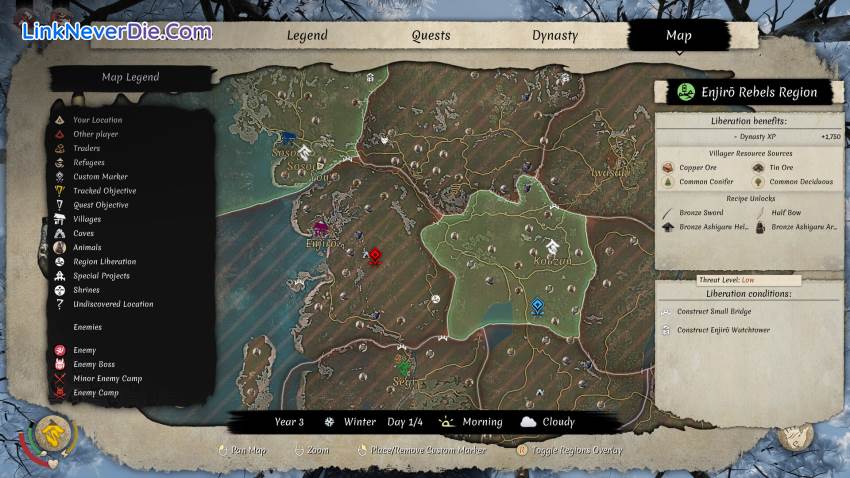This screenshot has height=478, width=850.
Task: Click the Tracked Objective legend entry
Action: (104, 191)
